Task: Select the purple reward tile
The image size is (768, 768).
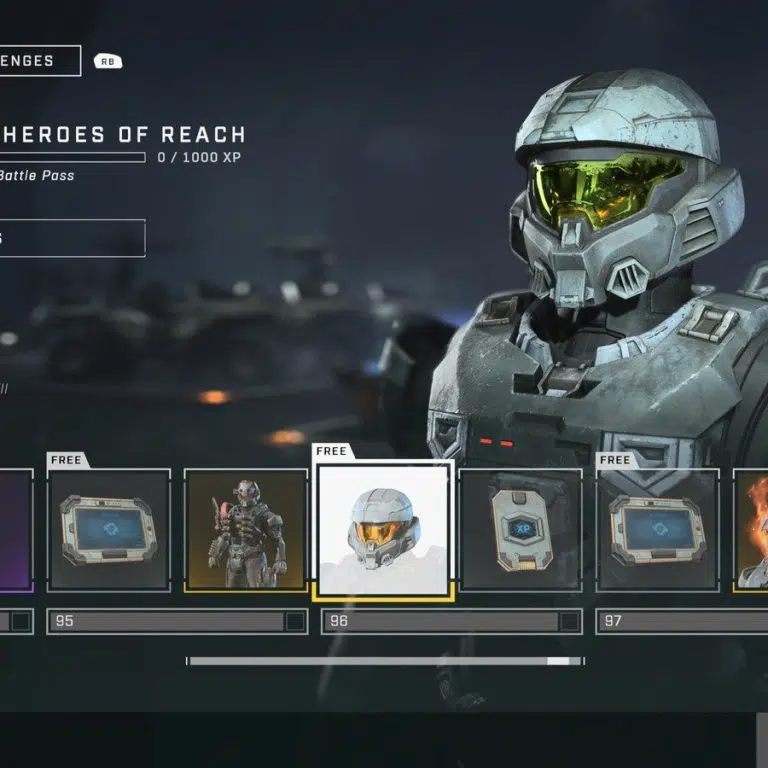Action: [x=16, y=530]
